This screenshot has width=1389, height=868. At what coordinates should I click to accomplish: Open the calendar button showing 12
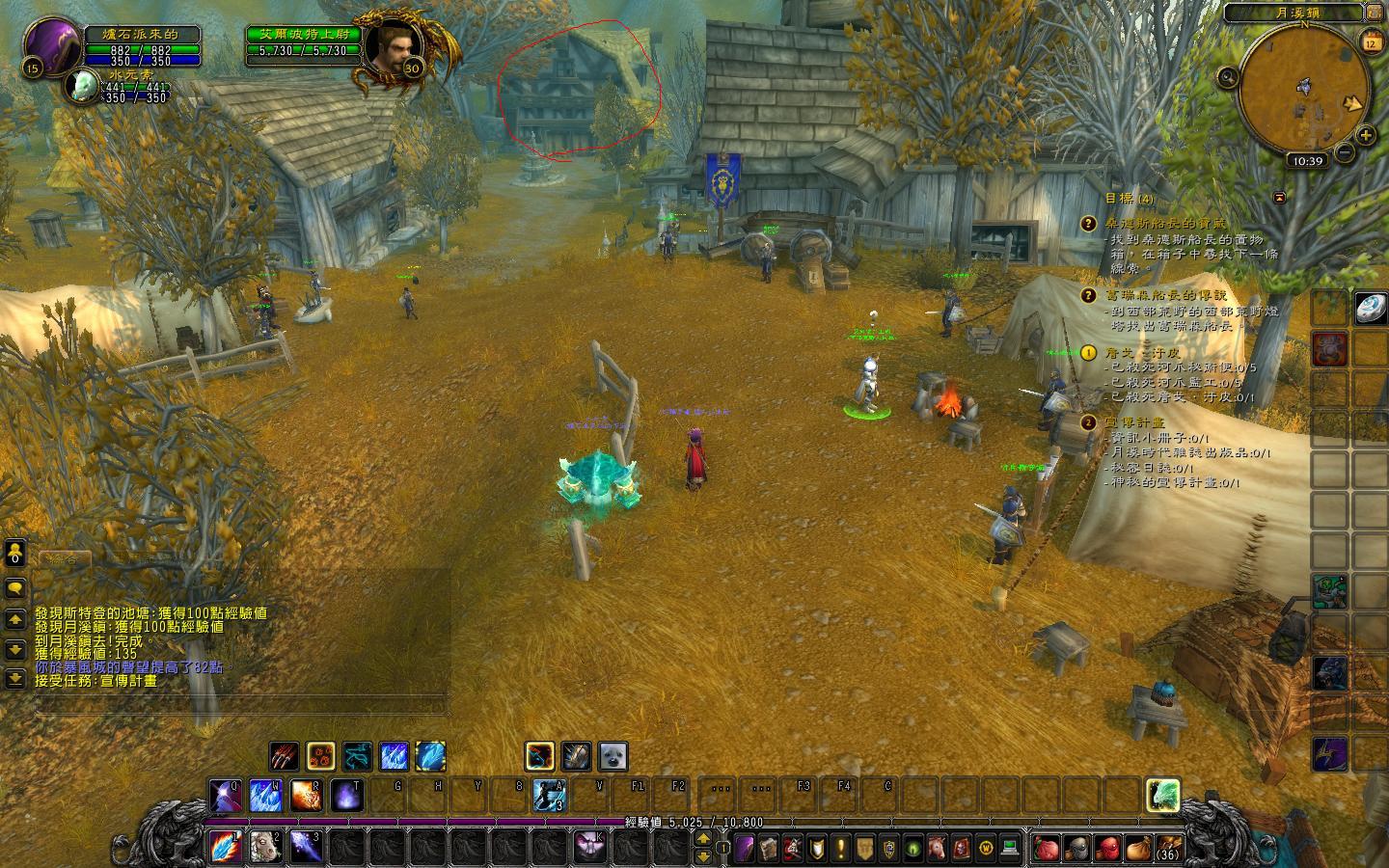pos(1371,41)
